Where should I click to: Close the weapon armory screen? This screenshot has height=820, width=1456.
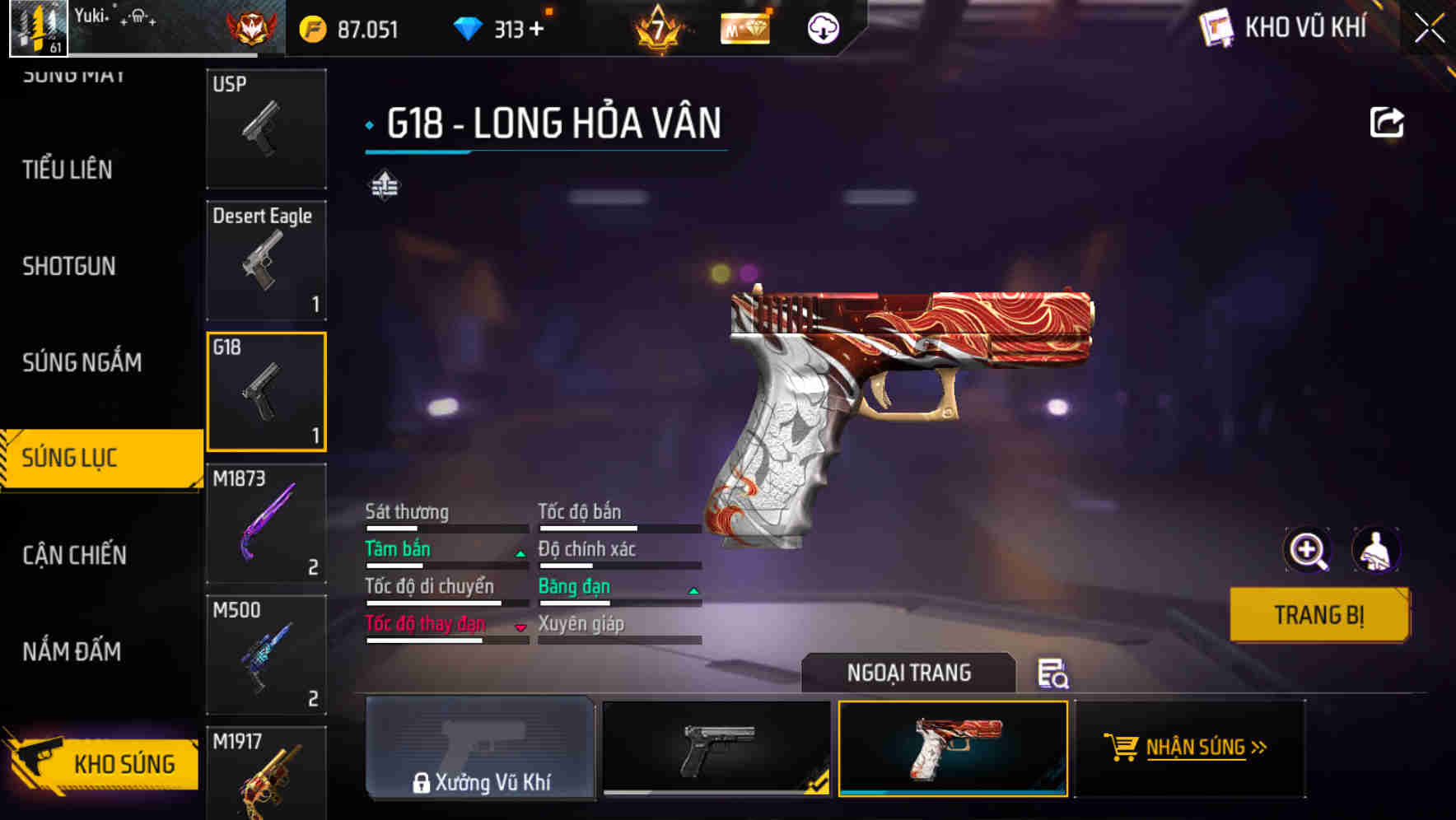[x=1429, y=29]
